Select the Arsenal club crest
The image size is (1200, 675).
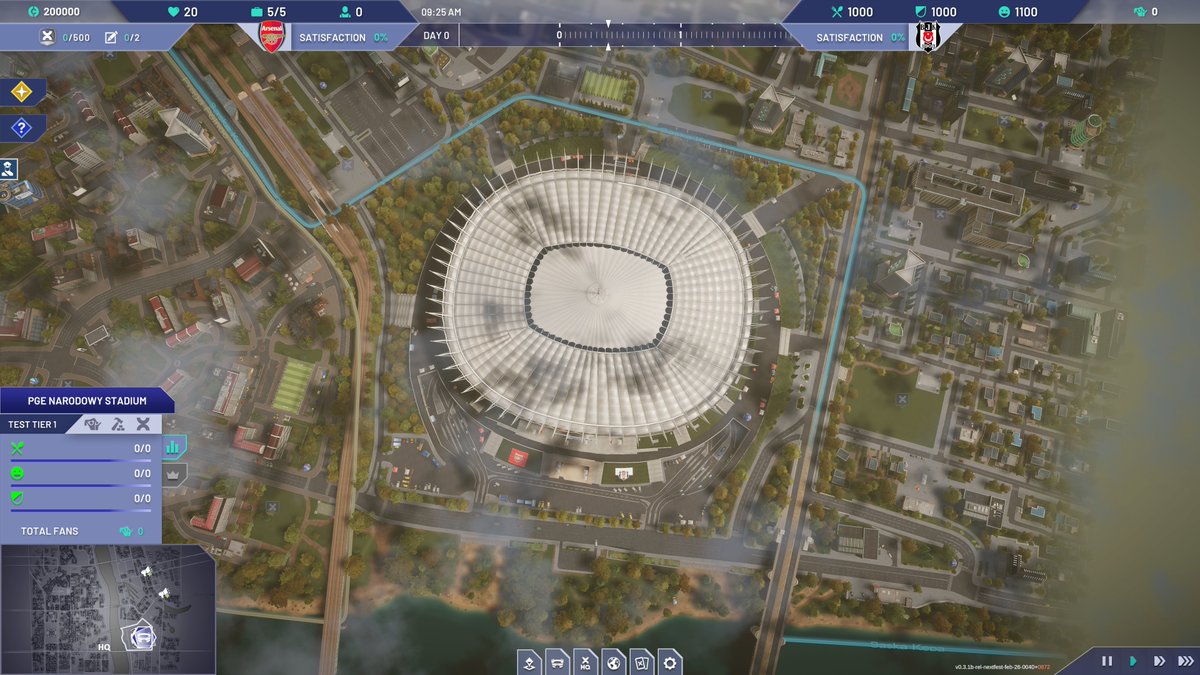click(x=271, y=36)
